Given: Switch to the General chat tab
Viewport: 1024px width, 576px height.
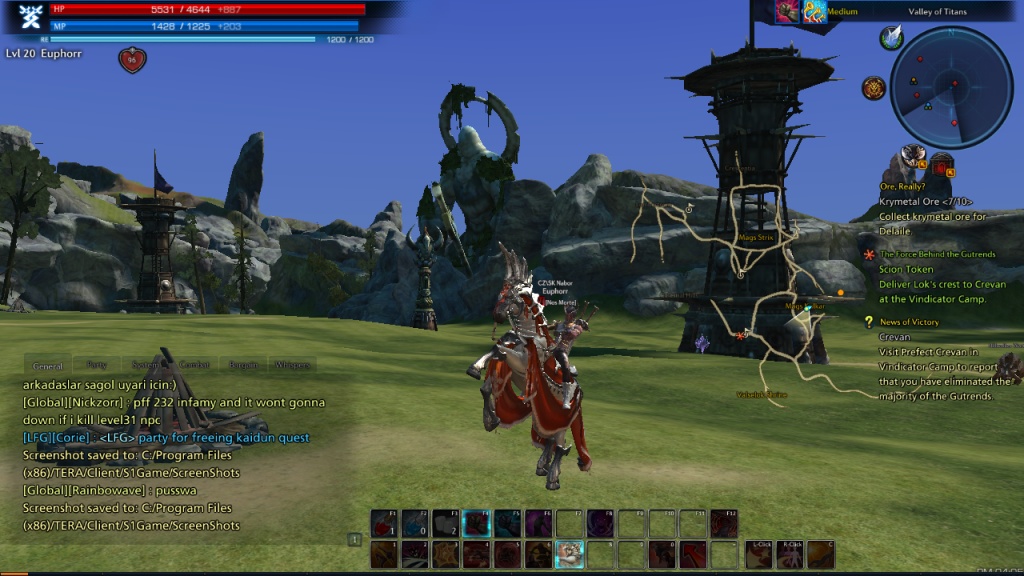Looking at the screenshot, I should pos(47,366).
